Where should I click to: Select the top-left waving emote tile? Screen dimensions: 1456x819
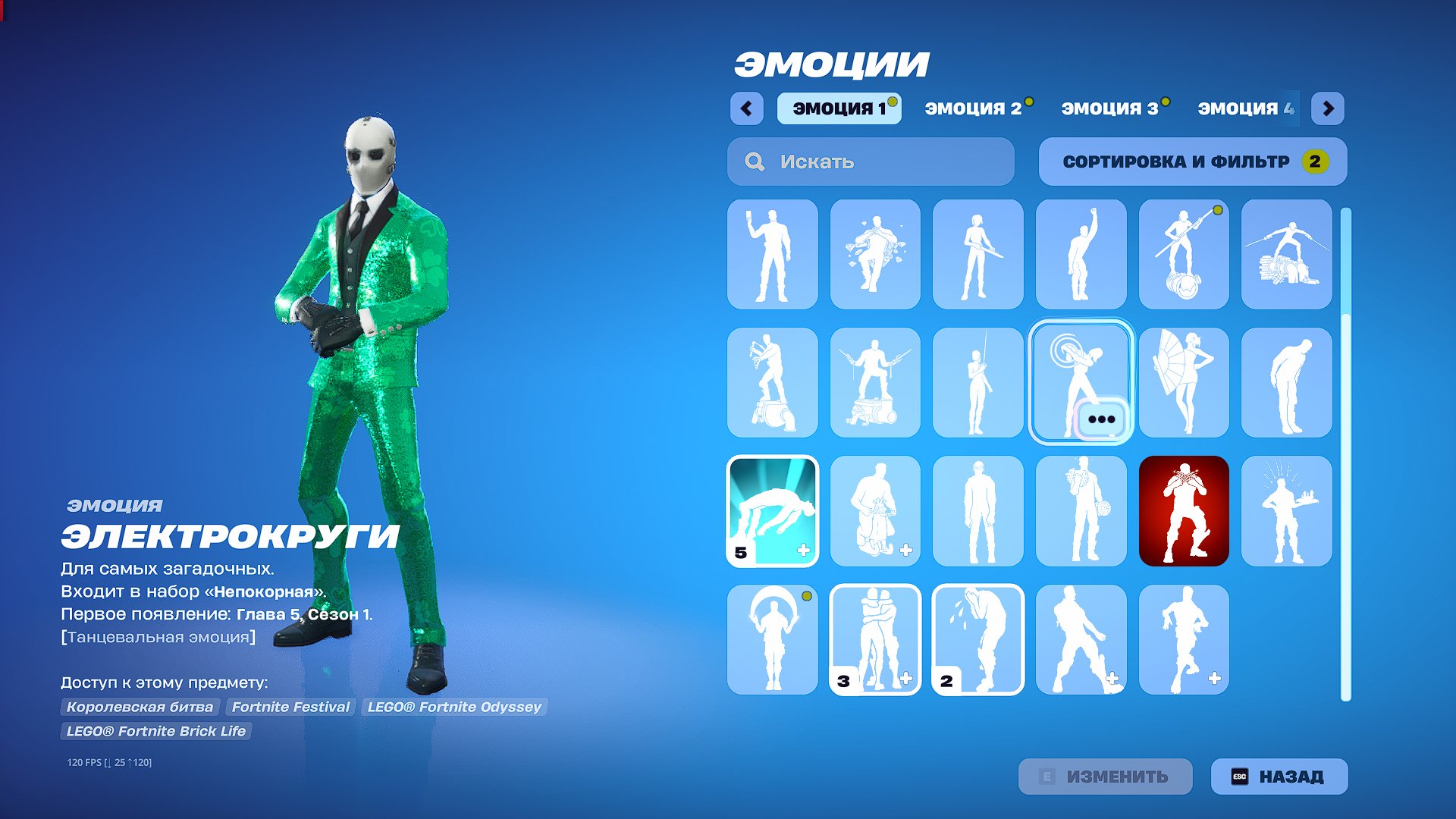point(771,253)
